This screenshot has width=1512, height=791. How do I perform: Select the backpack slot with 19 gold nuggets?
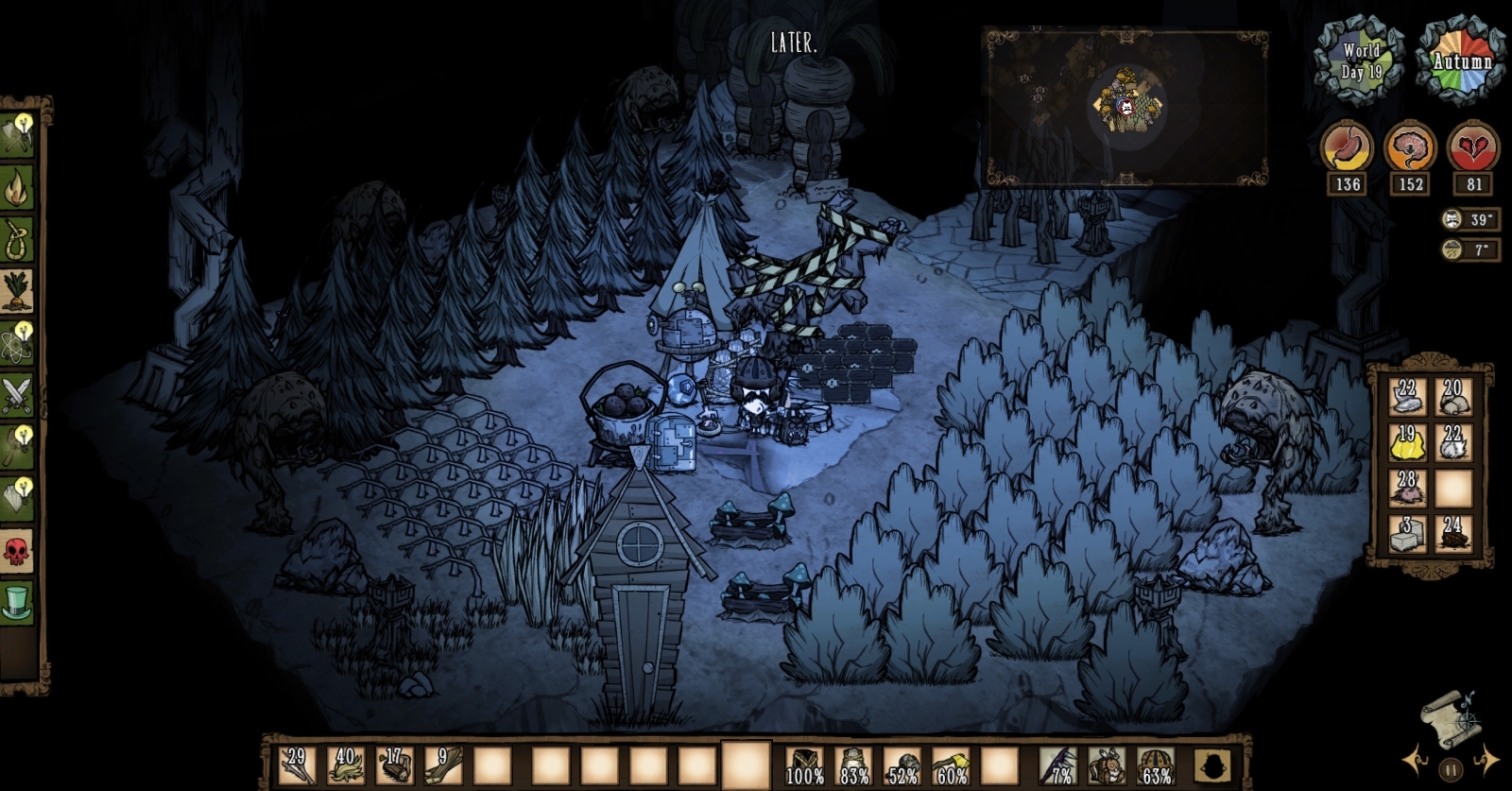1406,442
